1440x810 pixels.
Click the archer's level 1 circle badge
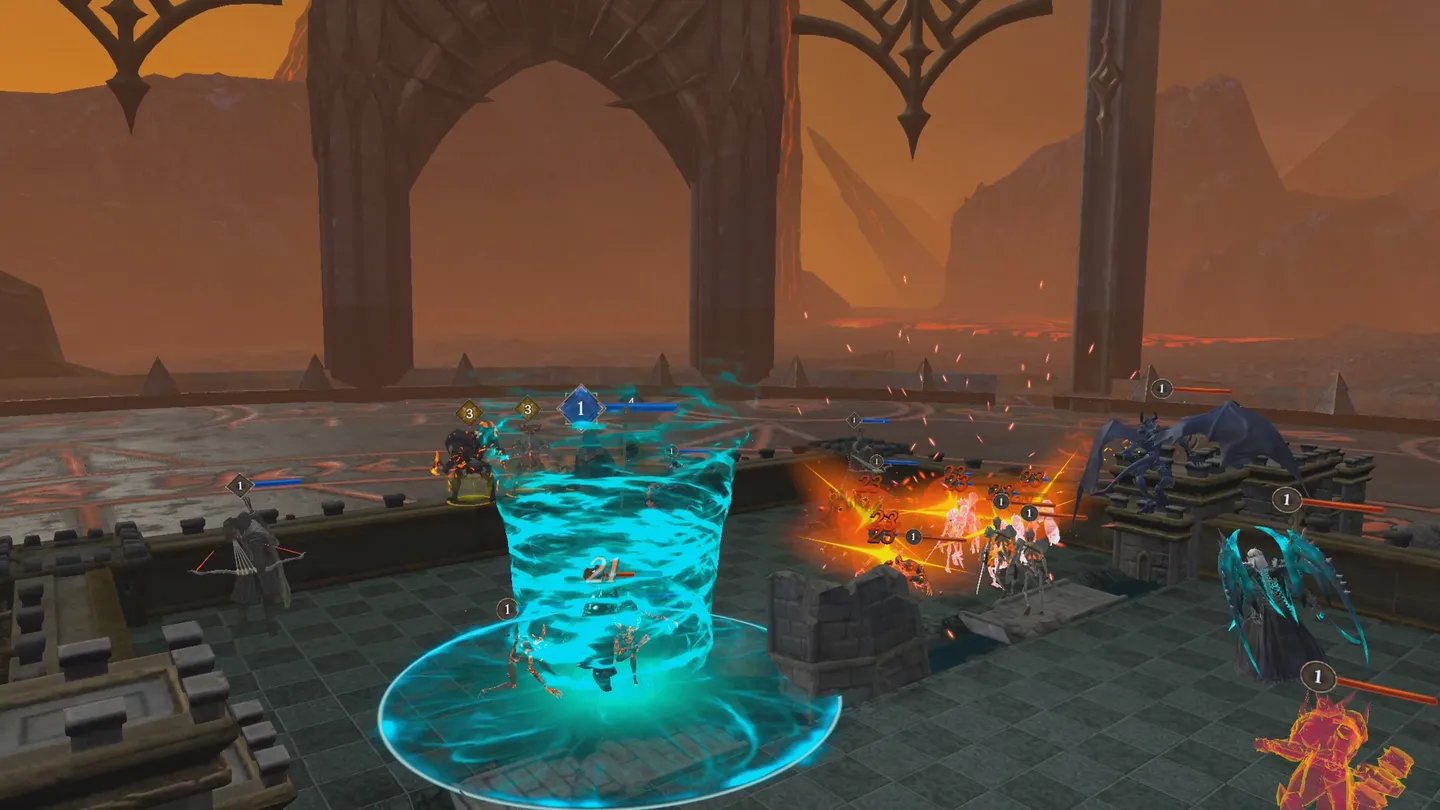(x=239, y=483)
